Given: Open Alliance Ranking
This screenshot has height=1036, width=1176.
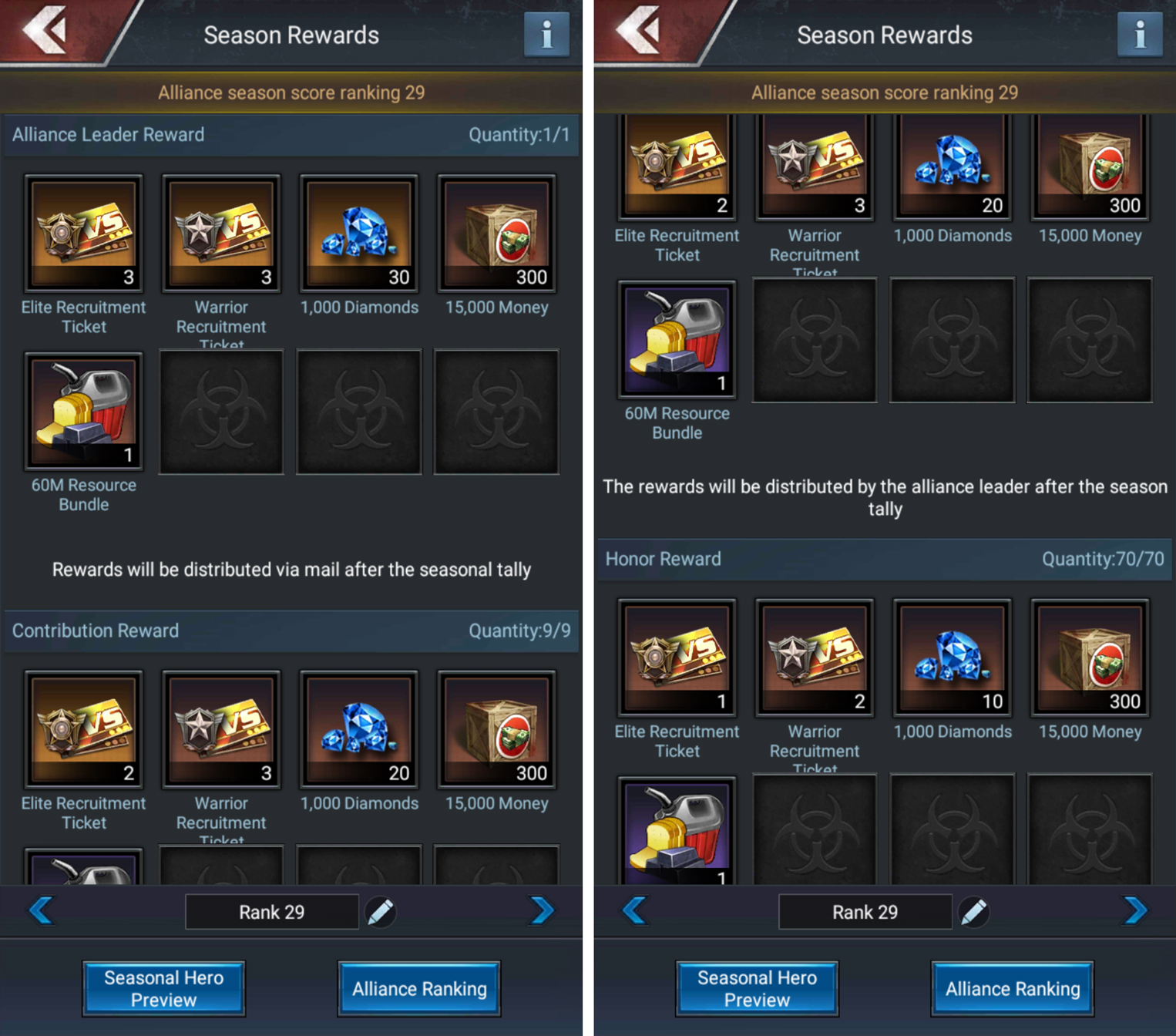Looking at the screenshot, I should click(418, 988).
